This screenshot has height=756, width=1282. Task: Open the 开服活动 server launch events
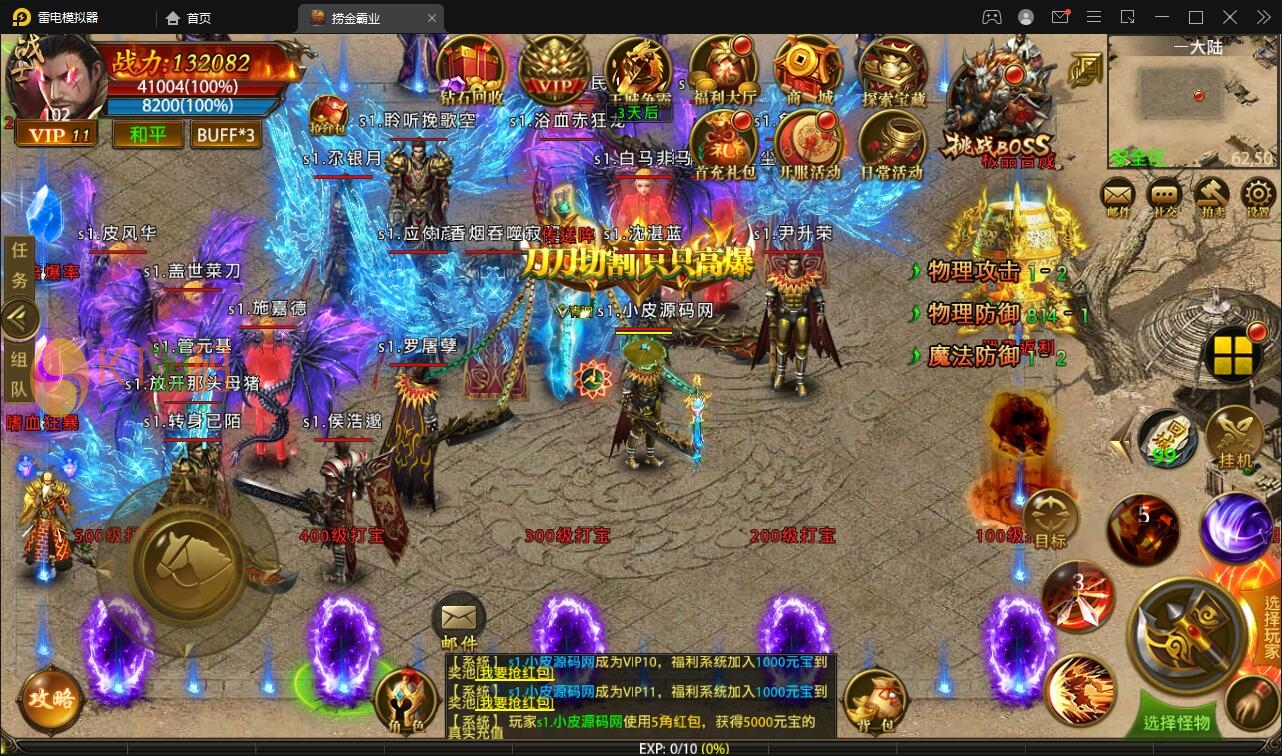point(809,145)
